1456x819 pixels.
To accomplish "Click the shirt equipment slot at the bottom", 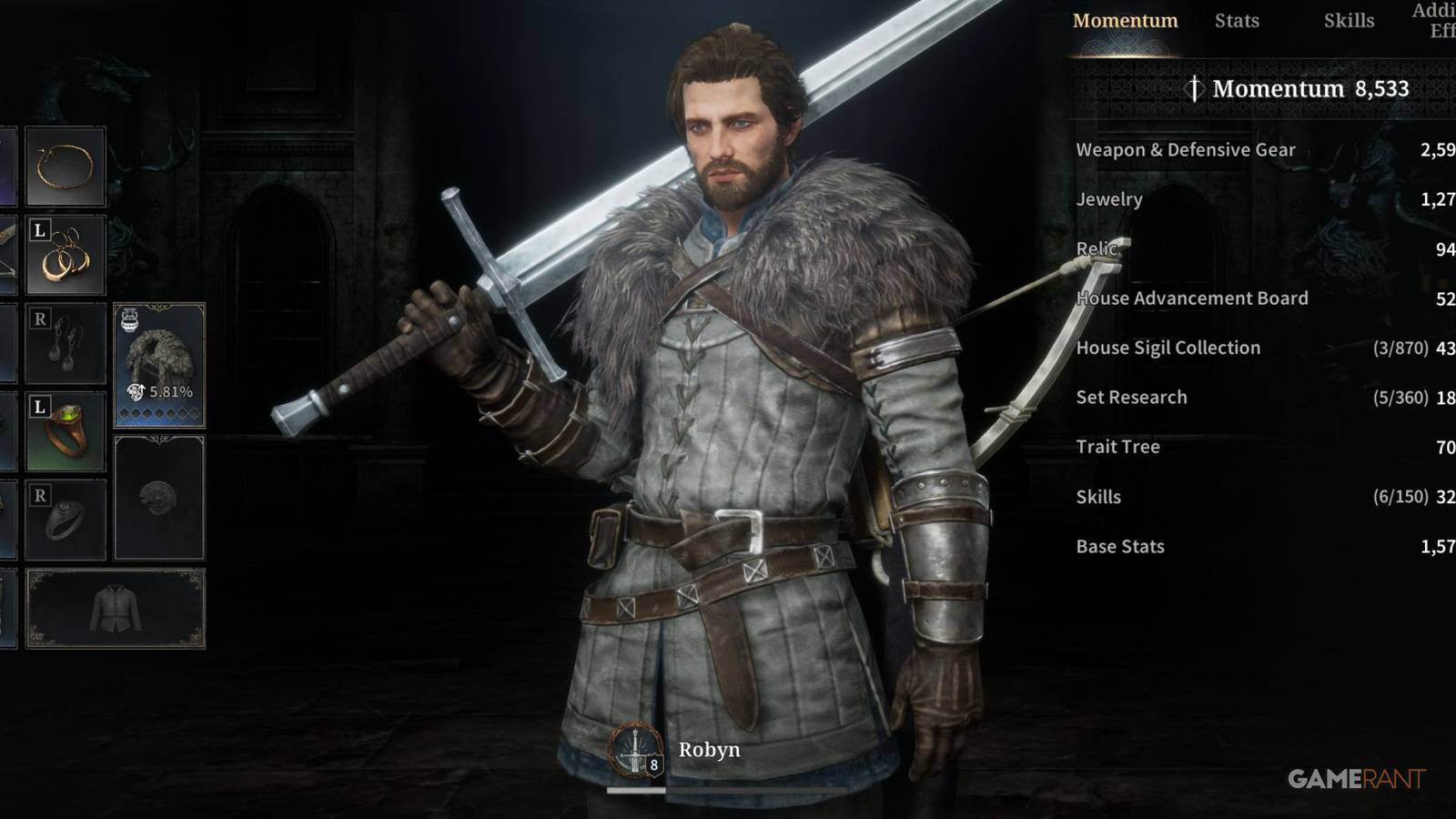I will click(x=116, y=608).
